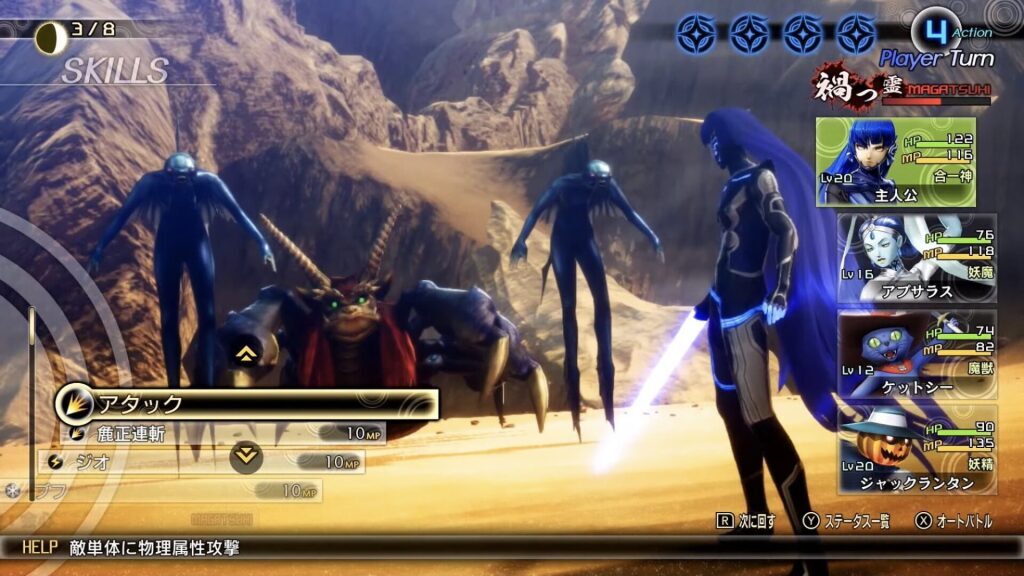The height and width of the screenshot is (576, 1024).
Task: Open the ステータス一覧 status list
Action: 846,521
